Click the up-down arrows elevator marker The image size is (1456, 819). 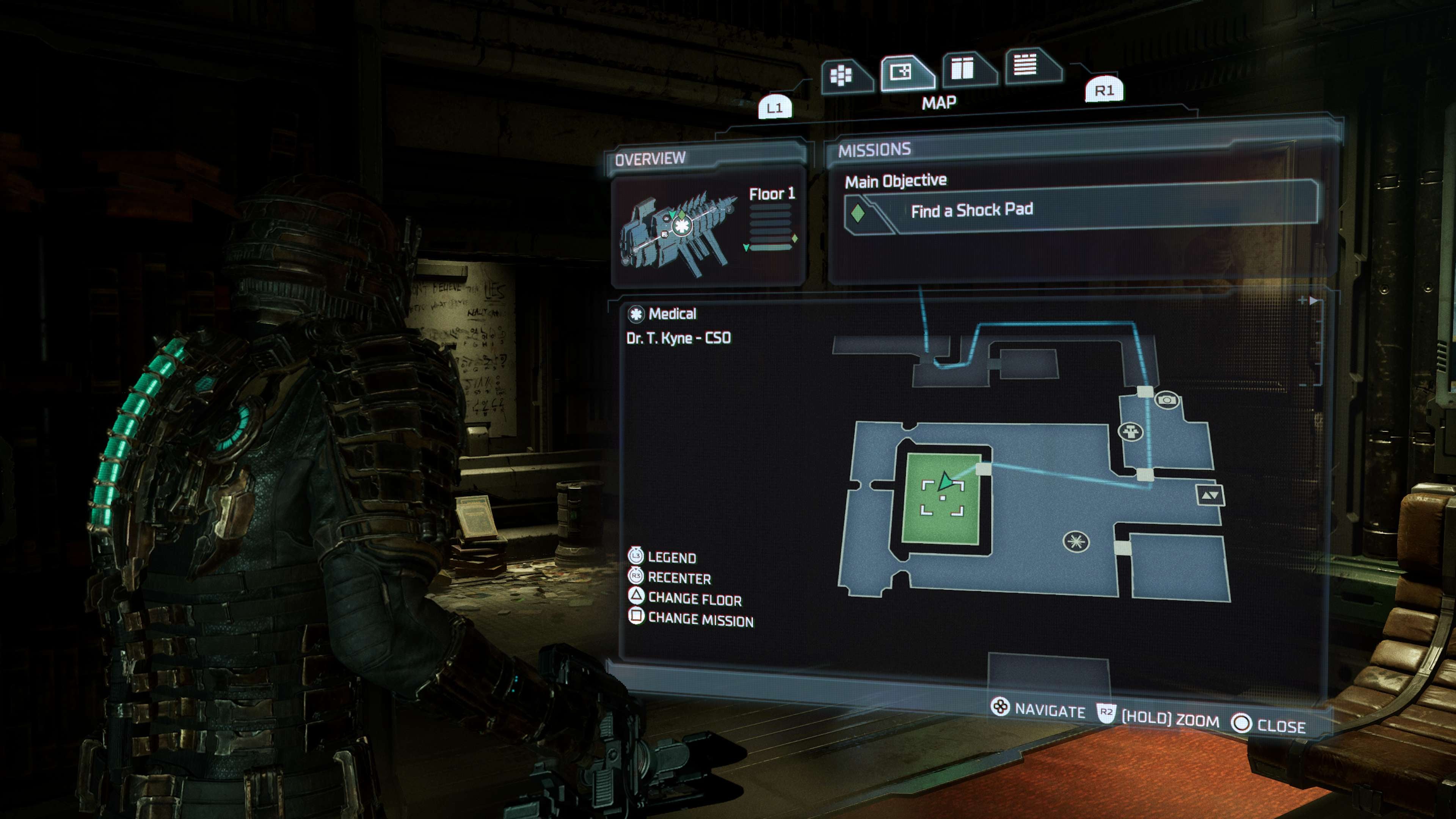click(1210, 495)
